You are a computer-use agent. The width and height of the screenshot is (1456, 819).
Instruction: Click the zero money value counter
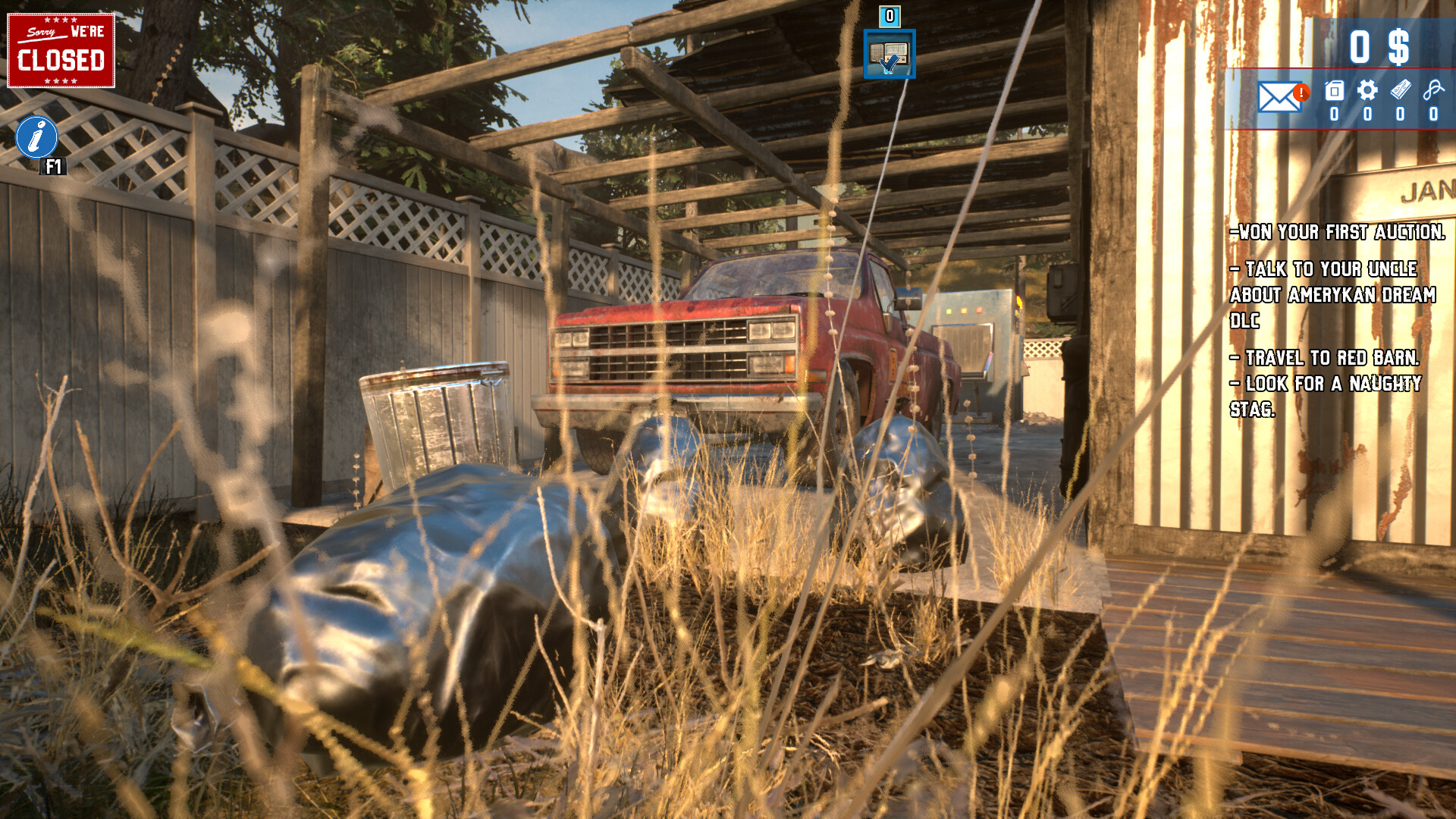1358,48
